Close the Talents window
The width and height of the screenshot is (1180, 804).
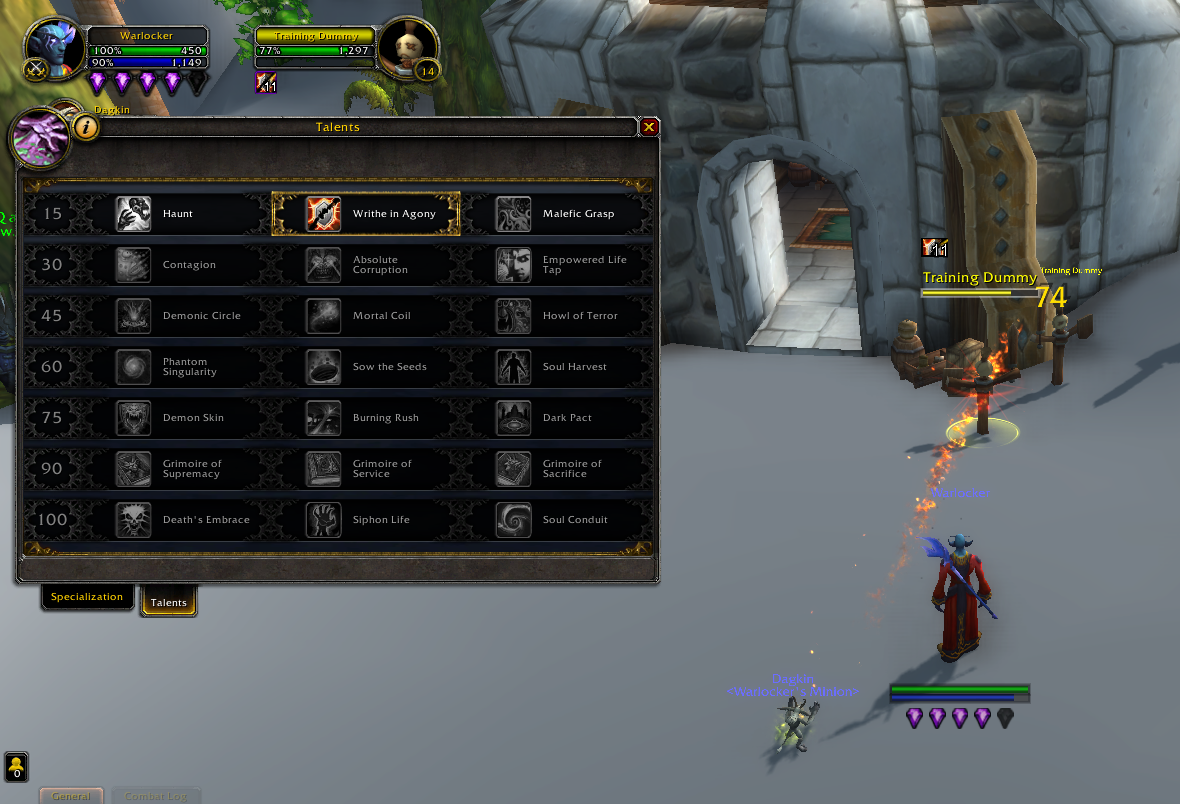(x=649, y=127)
